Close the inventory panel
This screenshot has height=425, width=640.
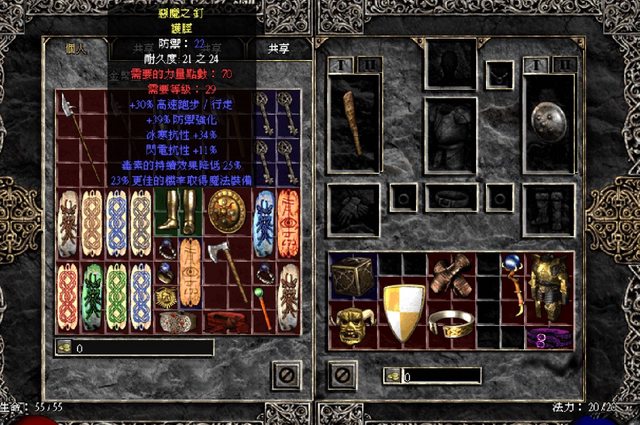343,375
